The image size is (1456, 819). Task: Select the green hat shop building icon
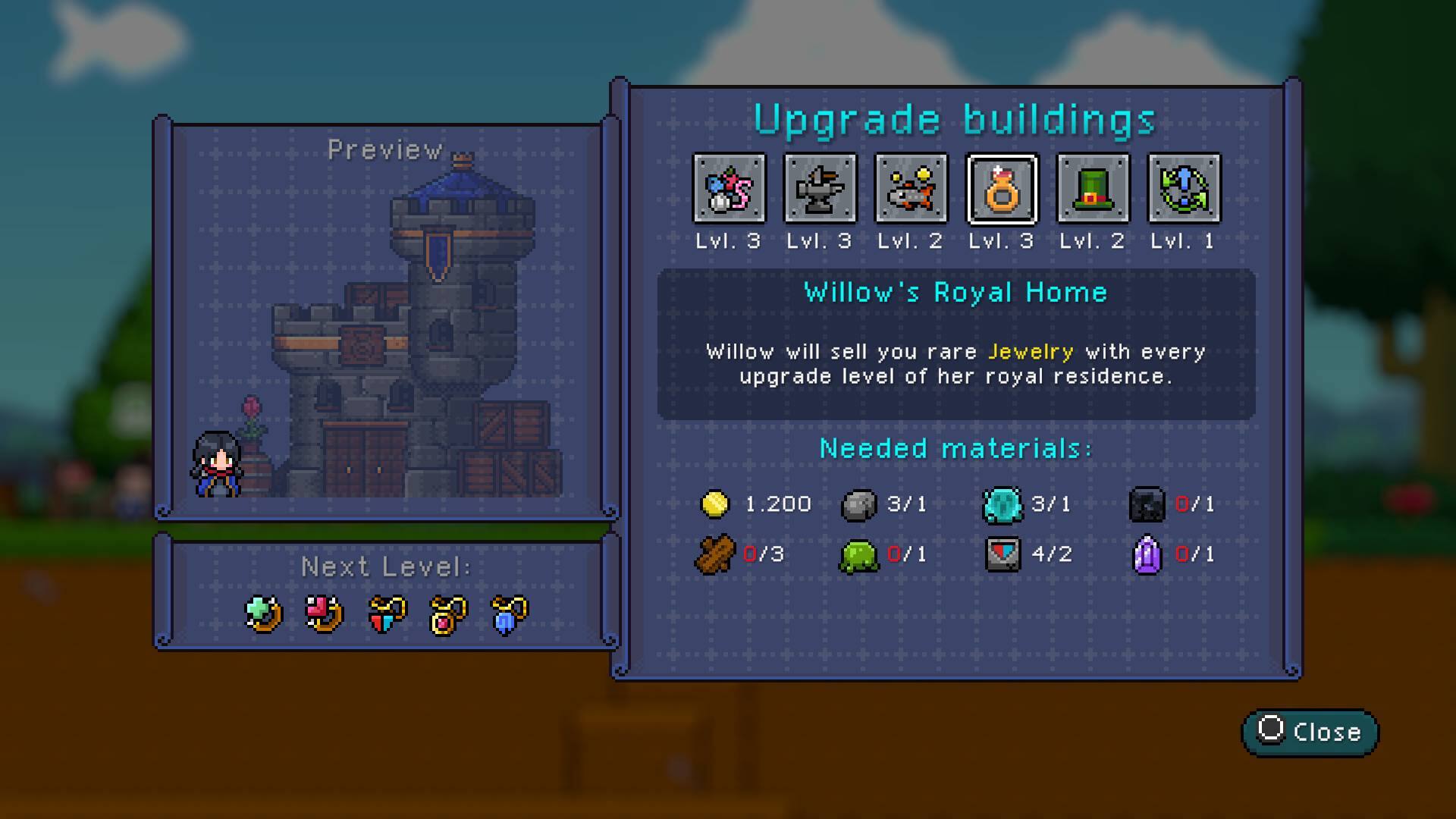(1092, 189)
